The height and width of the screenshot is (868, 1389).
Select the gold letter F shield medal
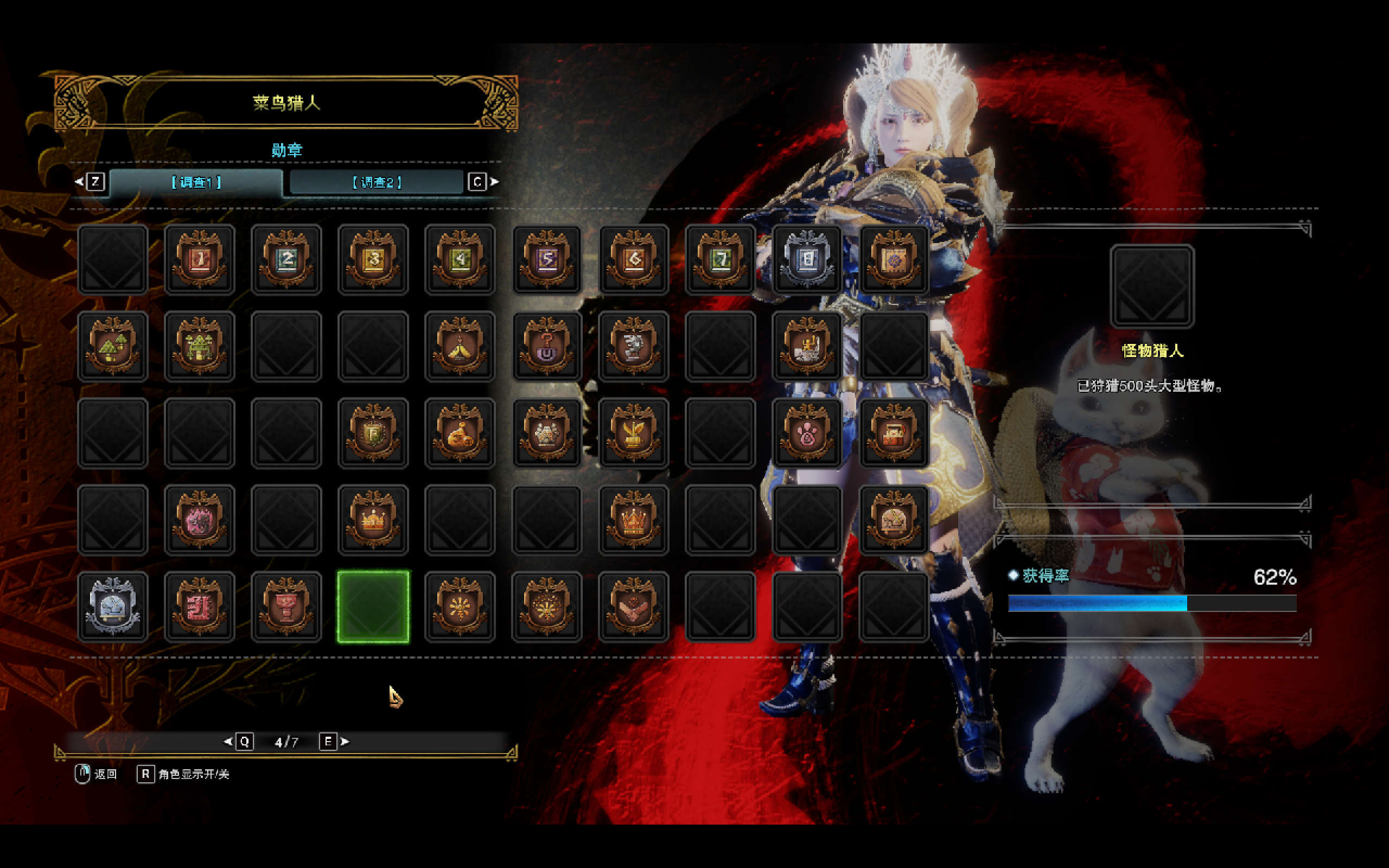[x=373, y=433]
